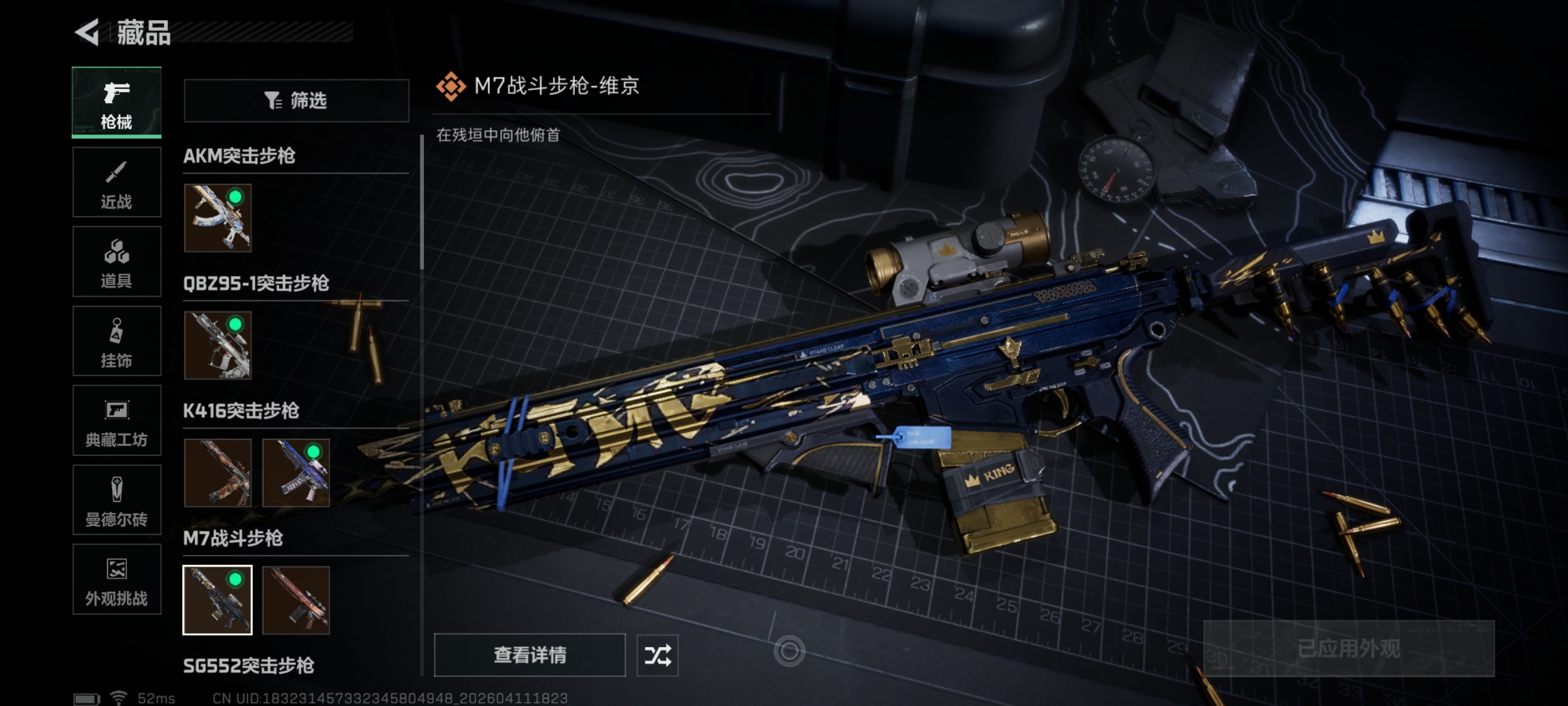
Task: Choose the red M7战斗步枪 skin thumbnail
Action: [296, 600]
